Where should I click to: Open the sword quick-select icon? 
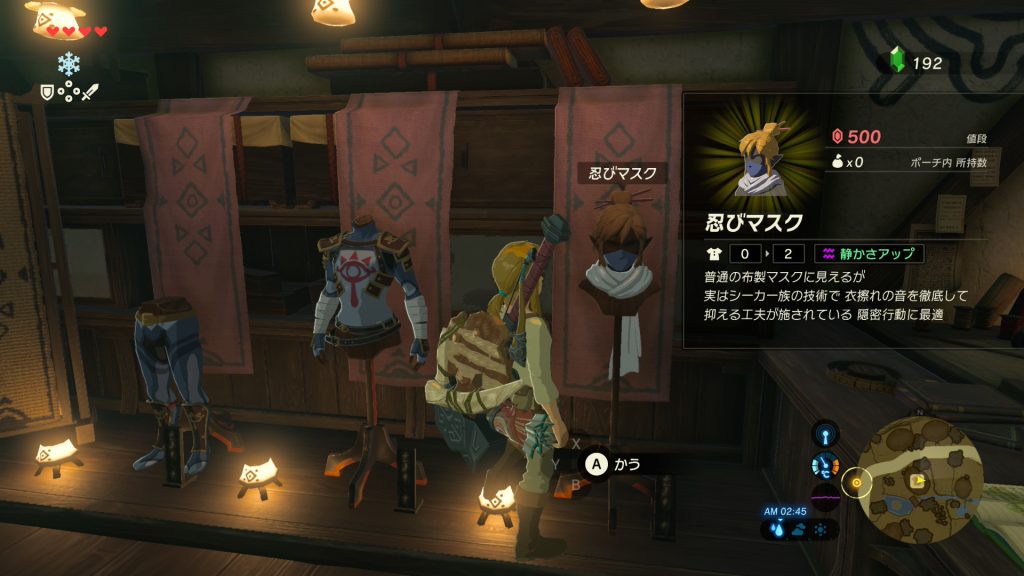click(89, 92)
